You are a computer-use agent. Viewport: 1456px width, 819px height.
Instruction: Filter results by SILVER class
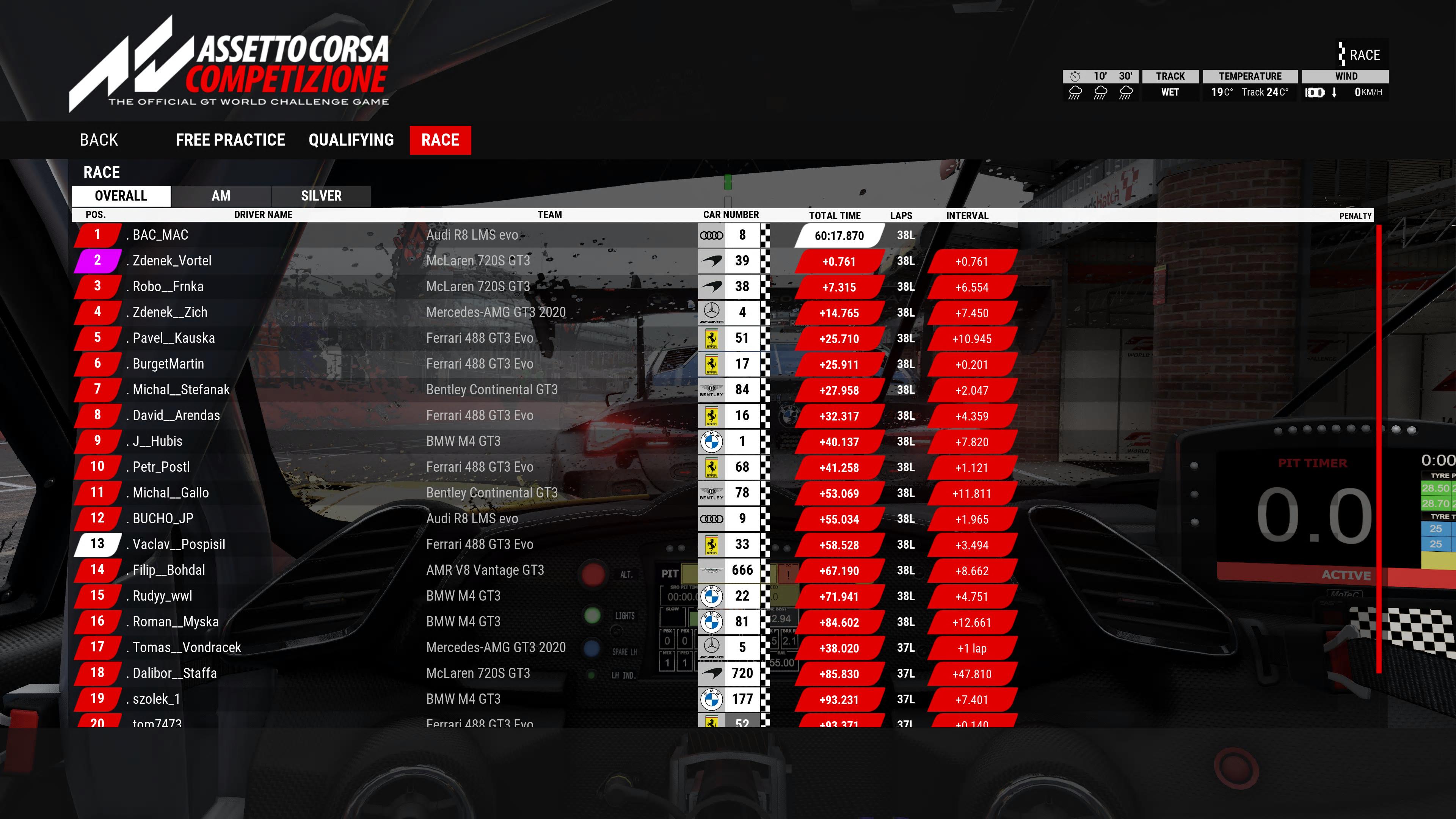coord(321,196)
